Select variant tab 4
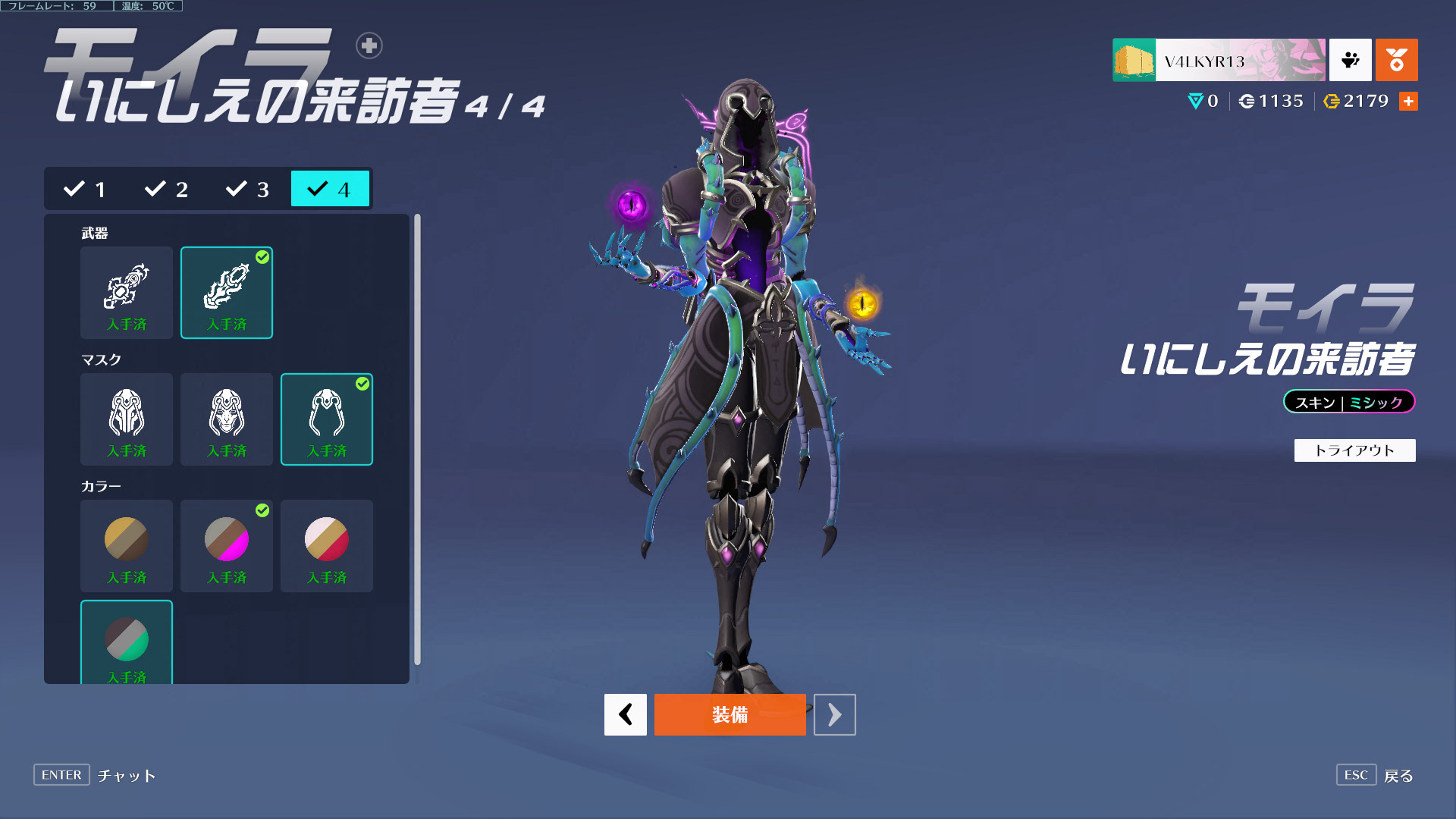This screenshot has height=819, width=1456. tap(330, 189)
